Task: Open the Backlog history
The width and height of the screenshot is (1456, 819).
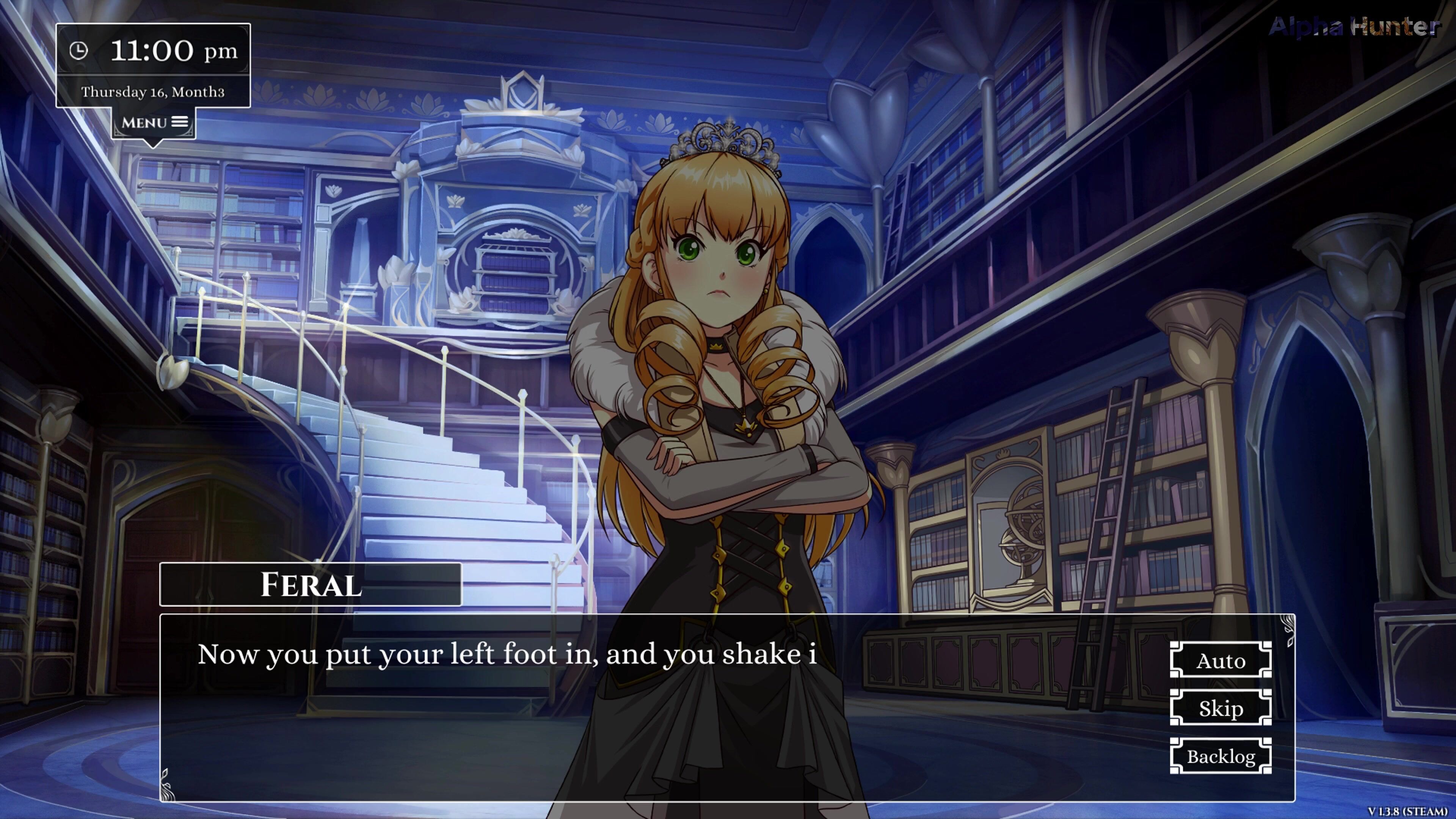Action: tap(1220, 756)
